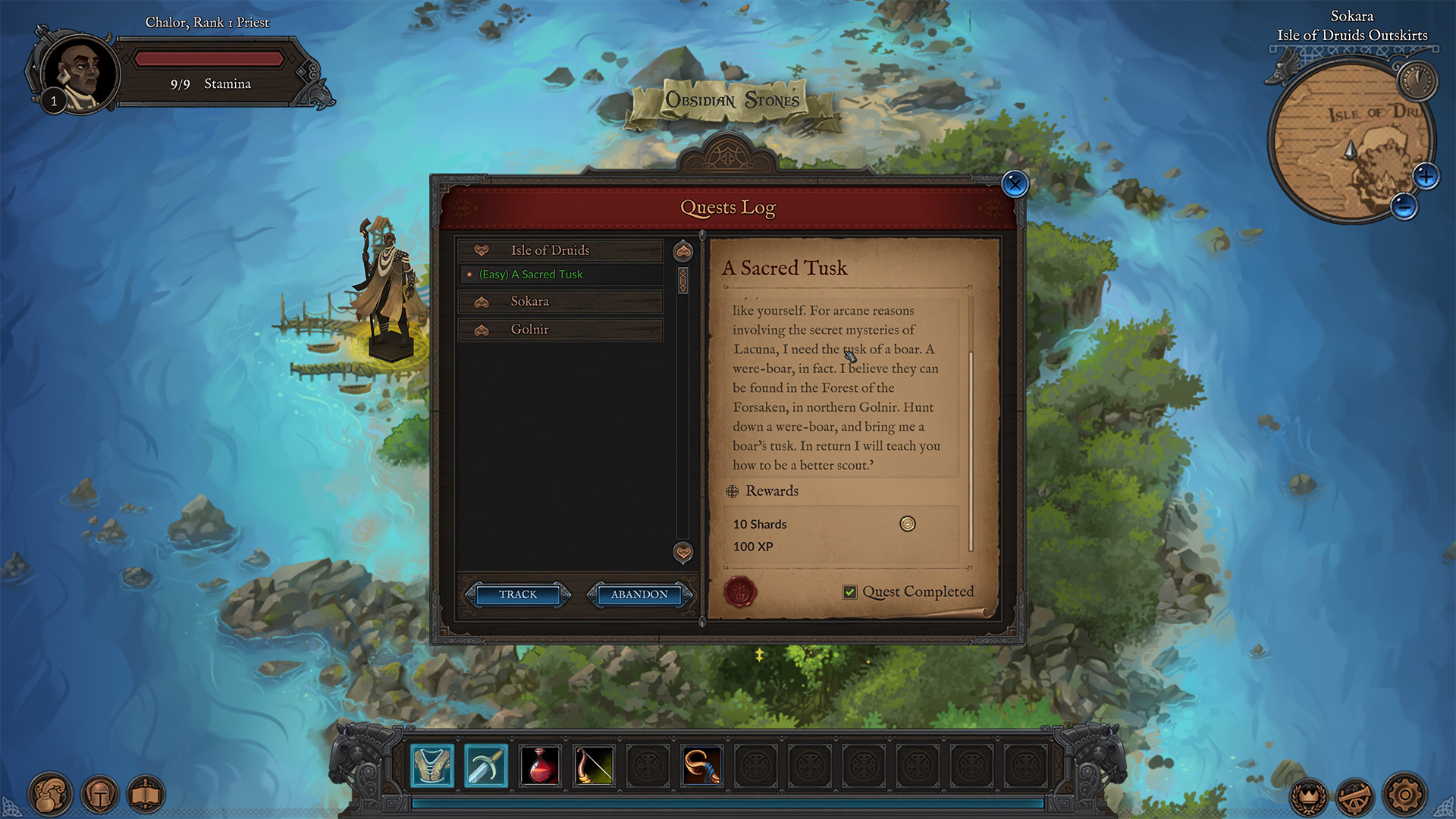The image size is (1456, 819).
Task: Toggle tracking for A Sacred Tusk quest
Action: click(517, 595)
